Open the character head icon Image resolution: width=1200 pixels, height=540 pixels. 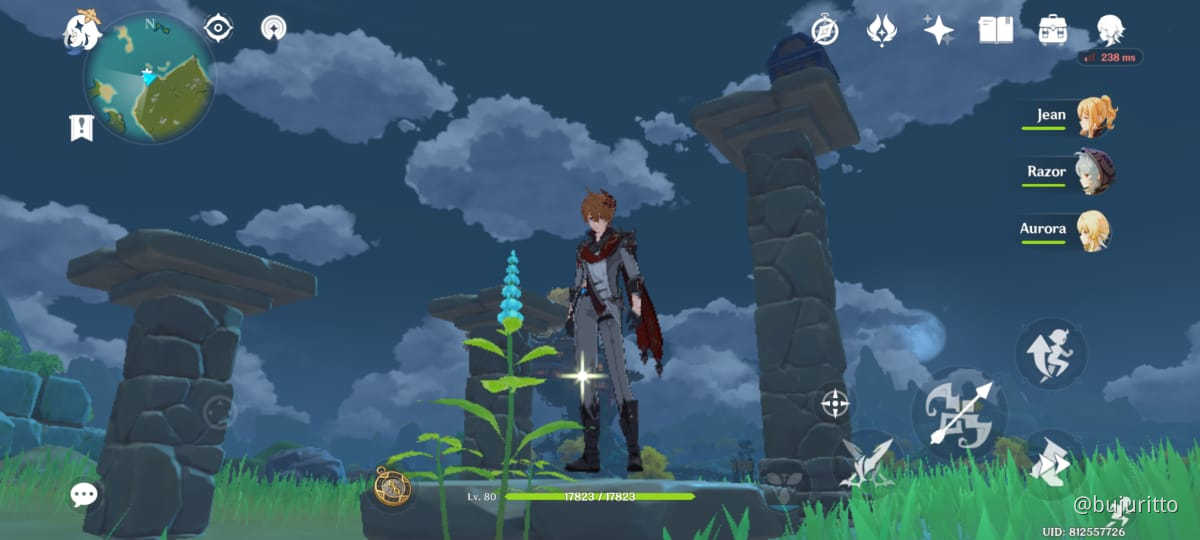[x=1109, y=29]
